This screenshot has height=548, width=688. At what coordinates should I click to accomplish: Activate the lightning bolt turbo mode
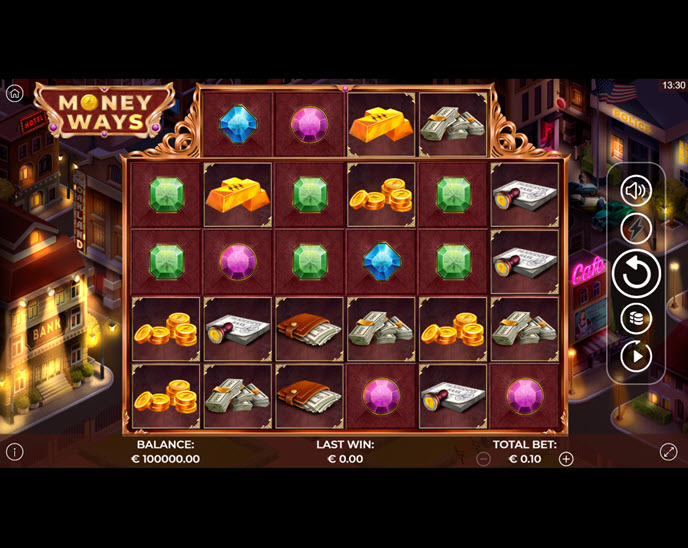(636, 229)
